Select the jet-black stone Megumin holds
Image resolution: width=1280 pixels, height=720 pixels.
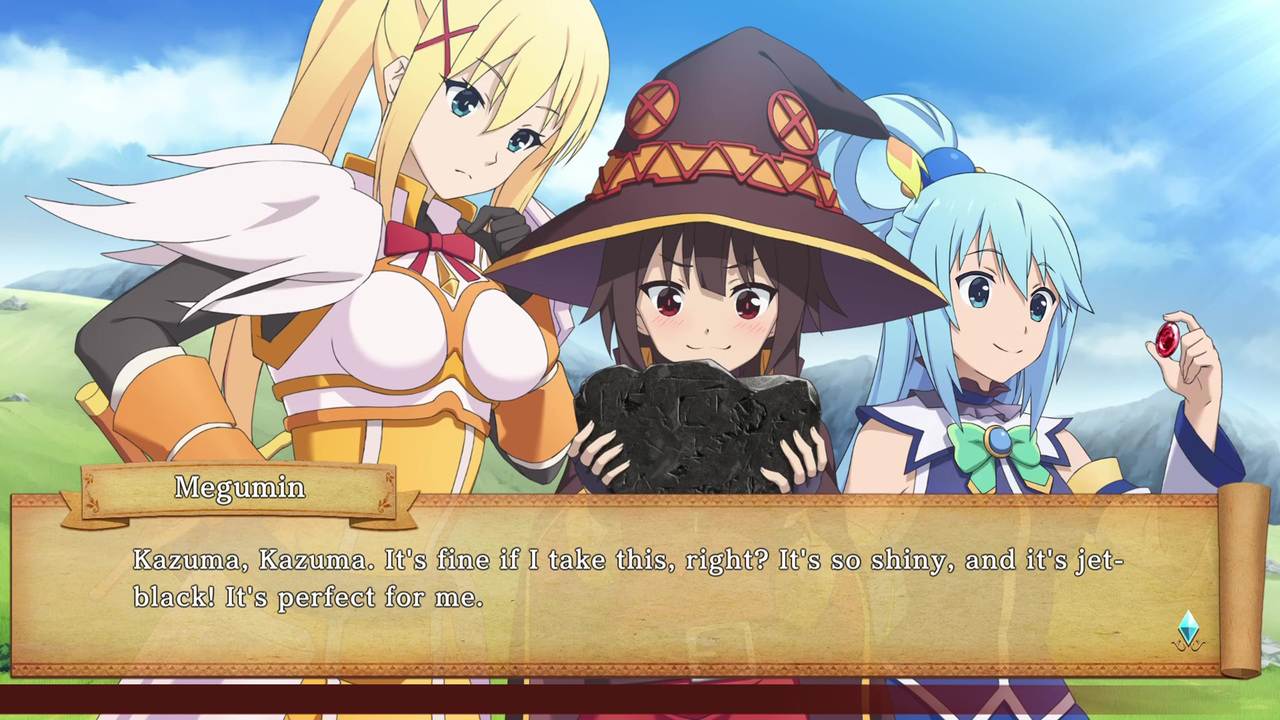pyautogui.click(x=700, y=420)
